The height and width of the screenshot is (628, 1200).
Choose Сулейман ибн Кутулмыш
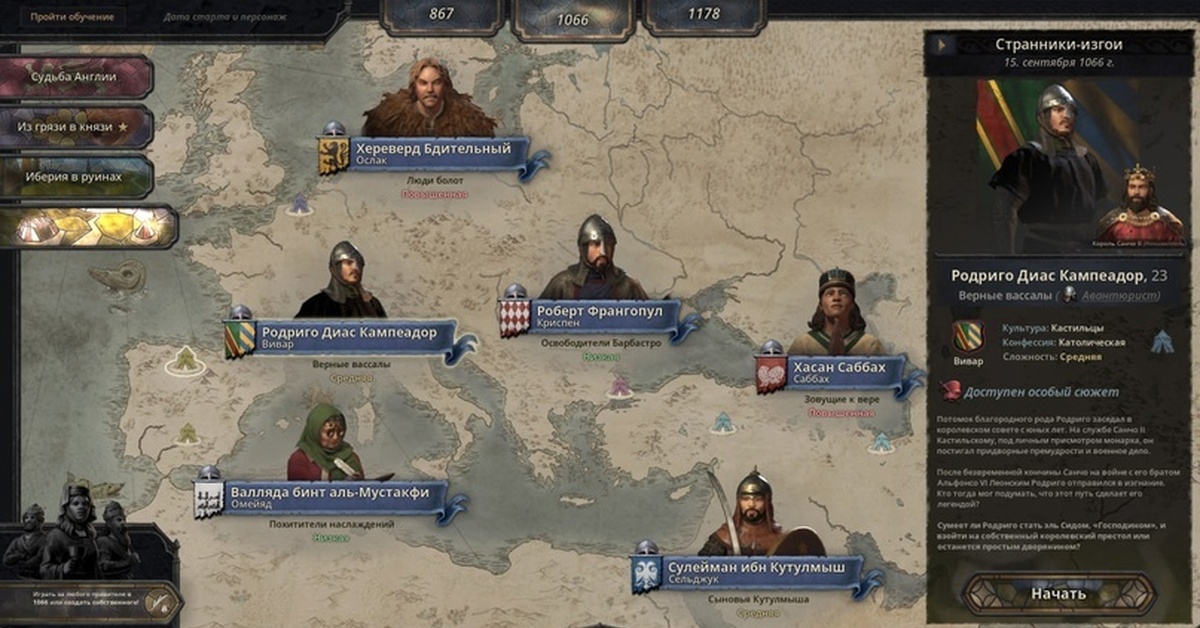[750, 573]
